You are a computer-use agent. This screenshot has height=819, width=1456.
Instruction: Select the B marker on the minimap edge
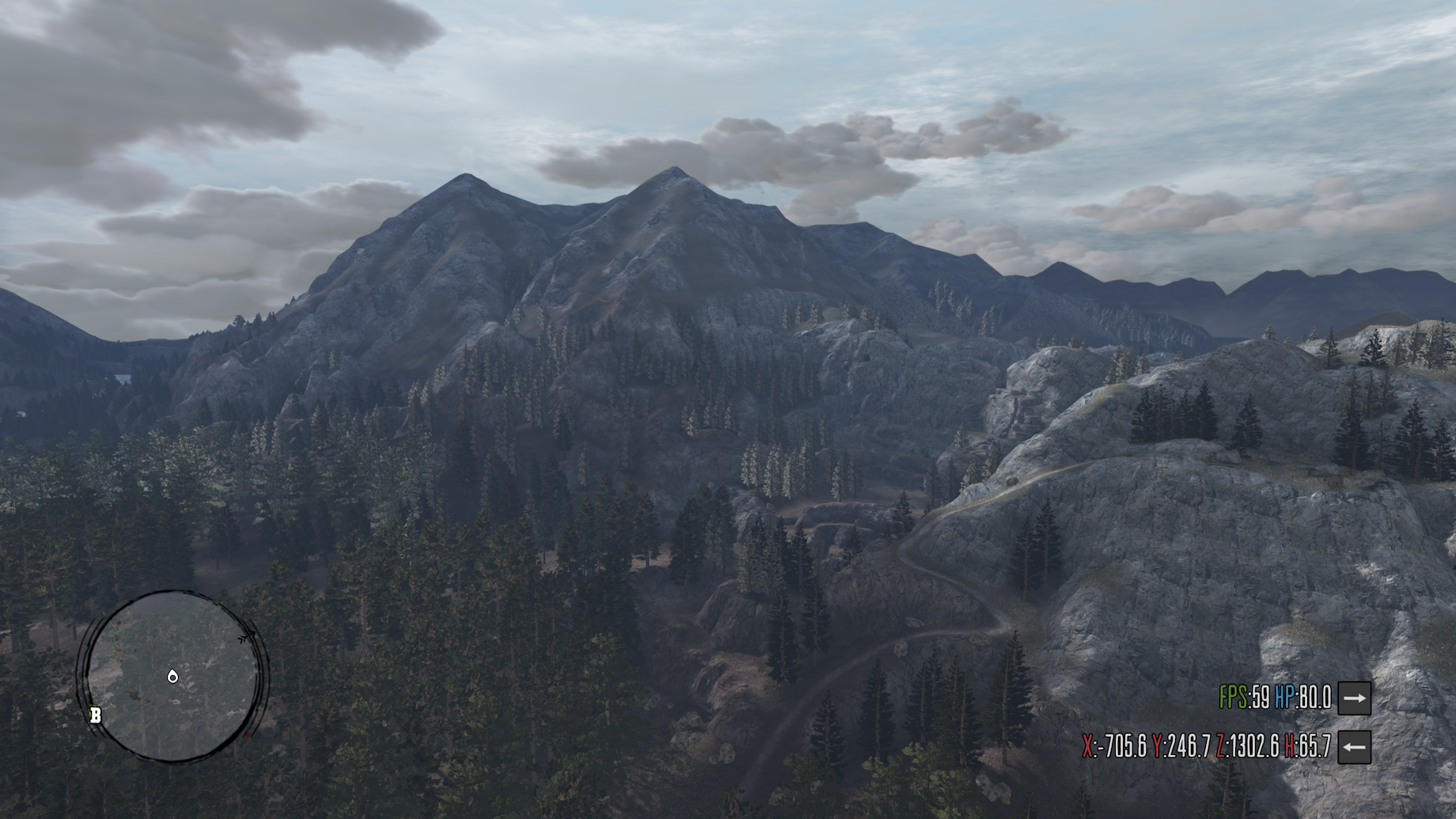click(x=96, y=716)
